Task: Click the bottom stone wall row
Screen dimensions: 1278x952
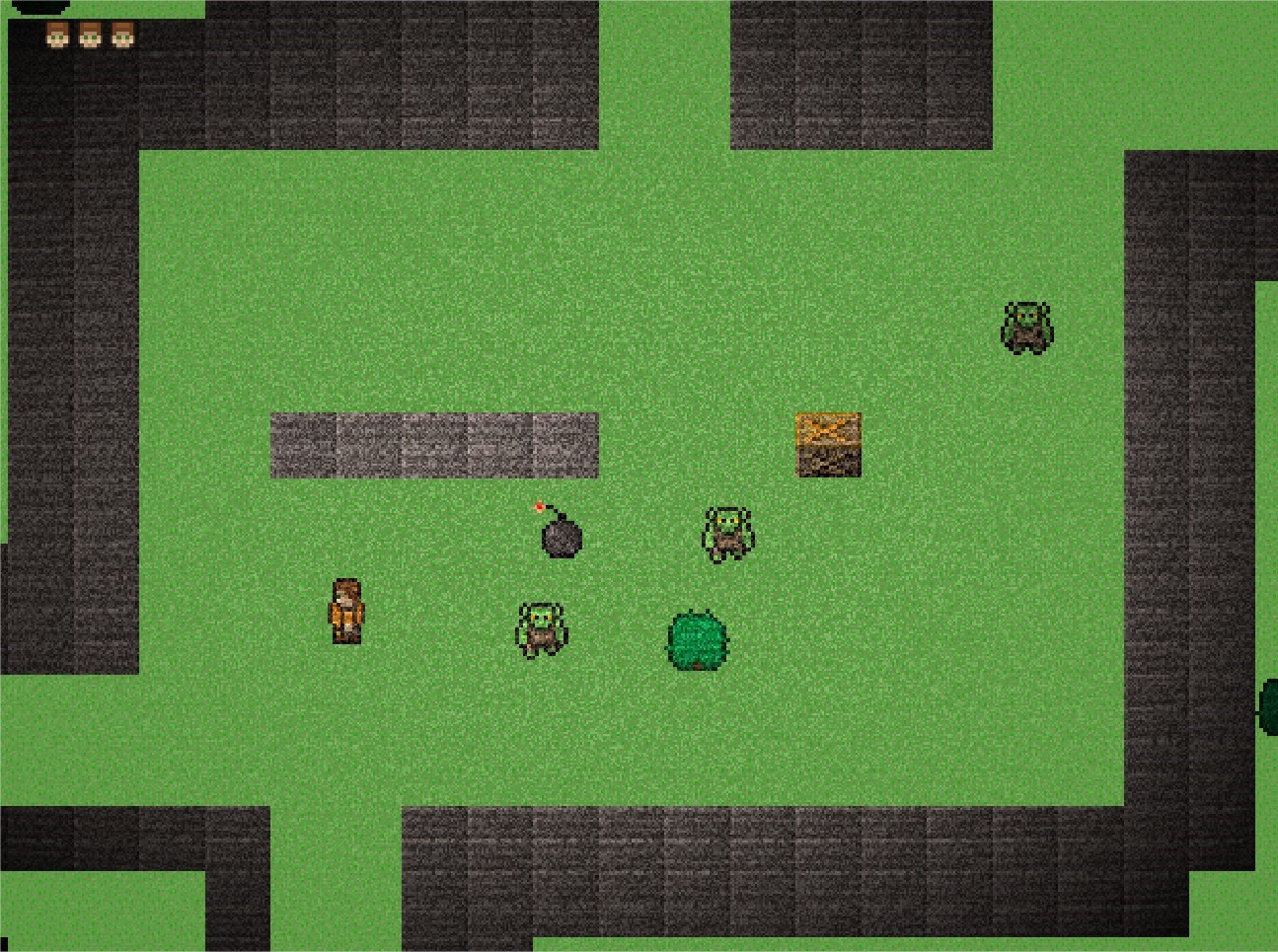Action: (x=691, y=868)
